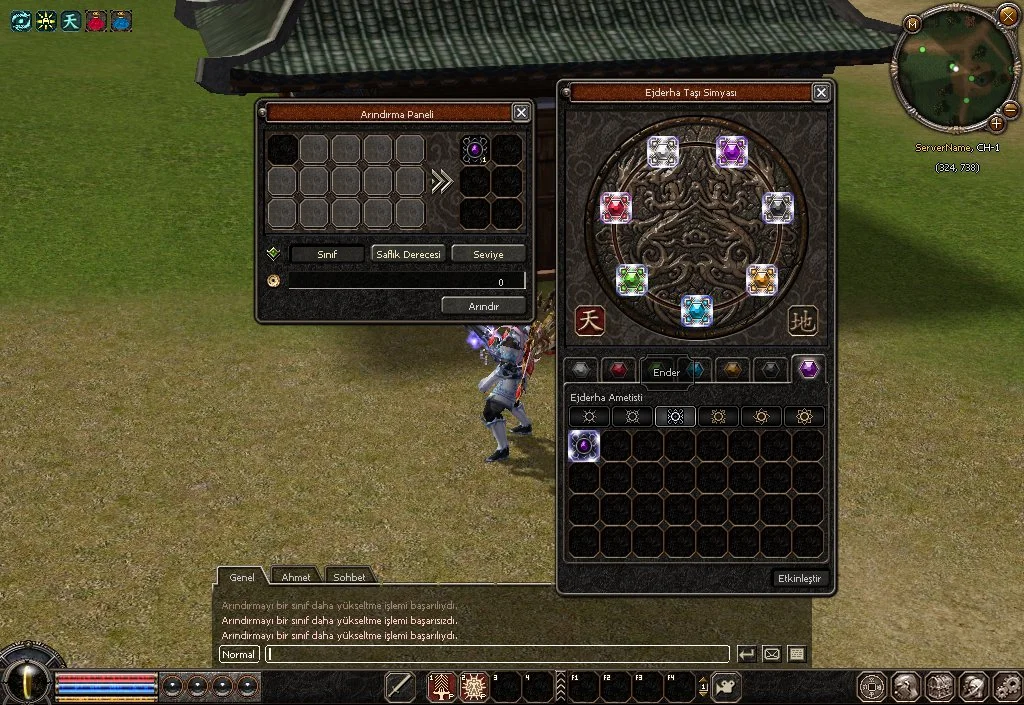Click the Etkinleştir button

point(801,579)
